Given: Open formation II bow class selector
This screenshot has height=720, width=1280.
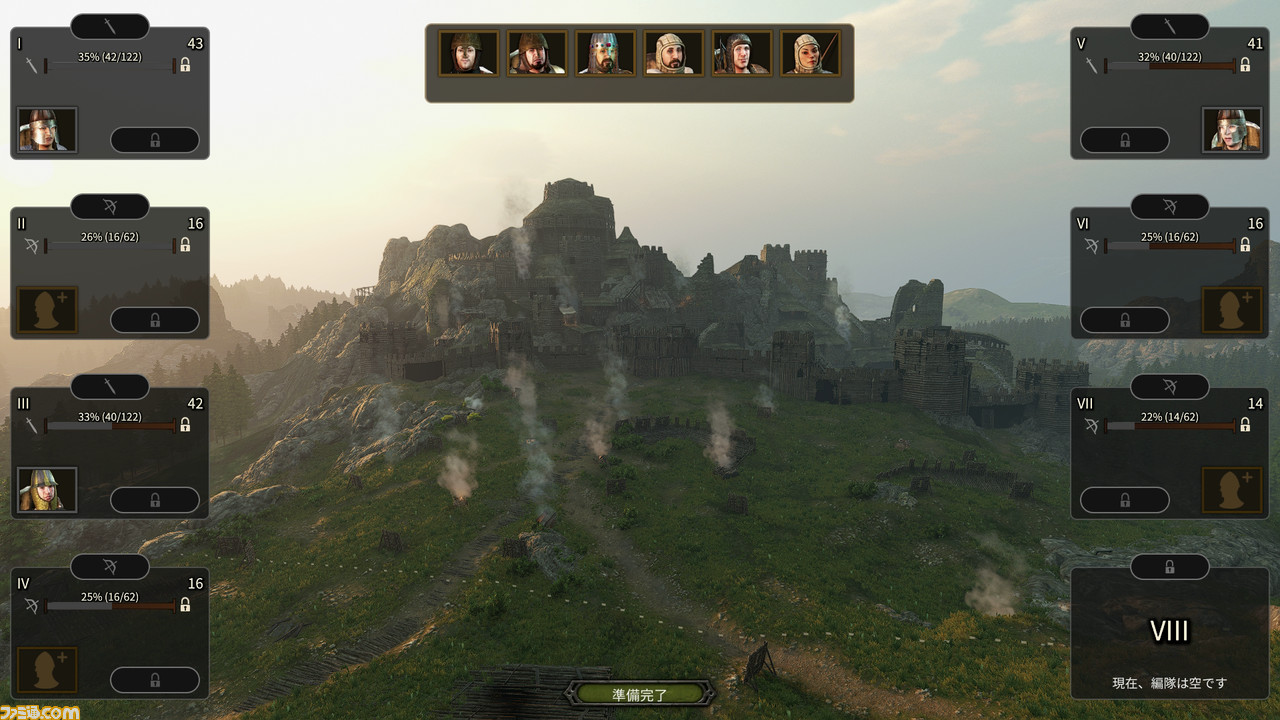Looking at the screenshot, I should point(110,207).
